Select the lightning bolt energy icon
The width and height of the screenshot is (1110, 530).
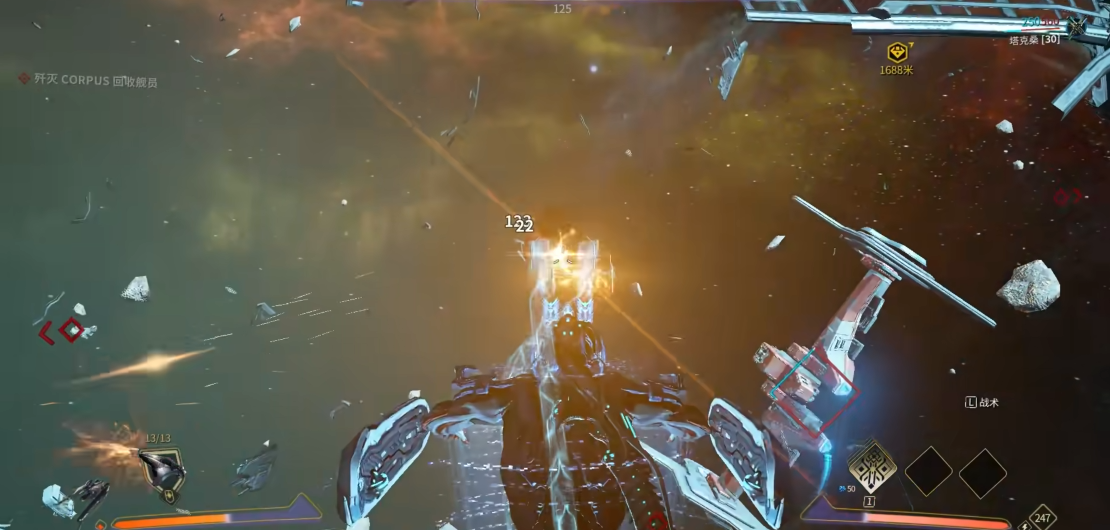[1023, 524]
